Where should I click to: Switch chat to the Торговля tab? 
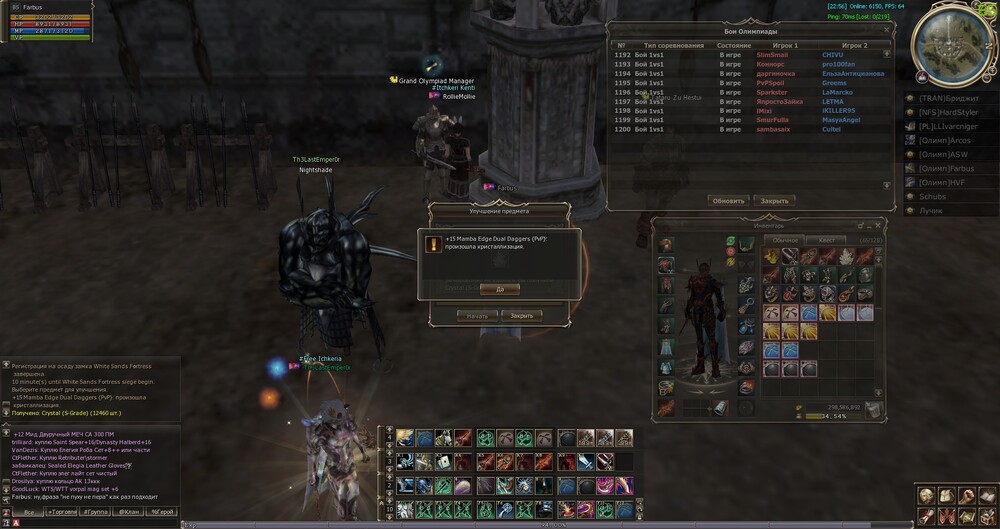point(61,511)
